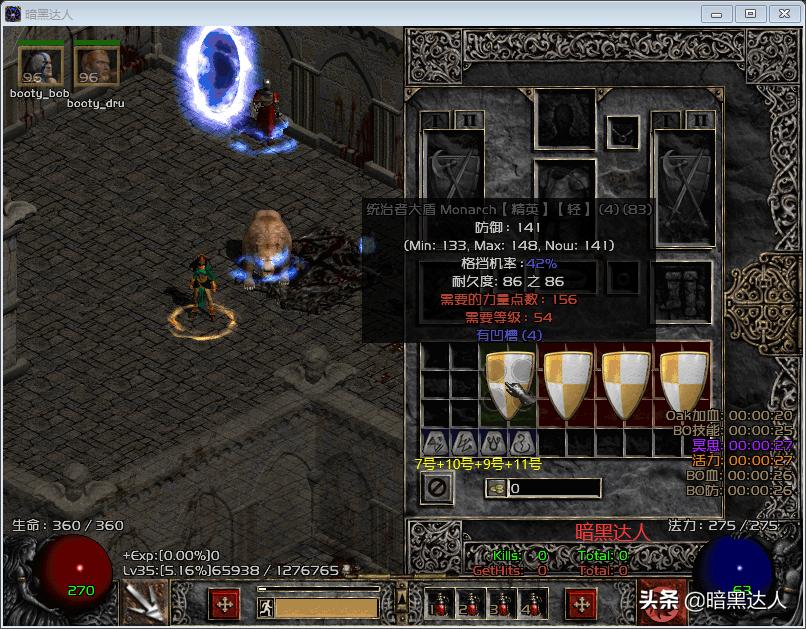Toggle the run/walk button
This screenshot has width=806, height=629.
265,606
